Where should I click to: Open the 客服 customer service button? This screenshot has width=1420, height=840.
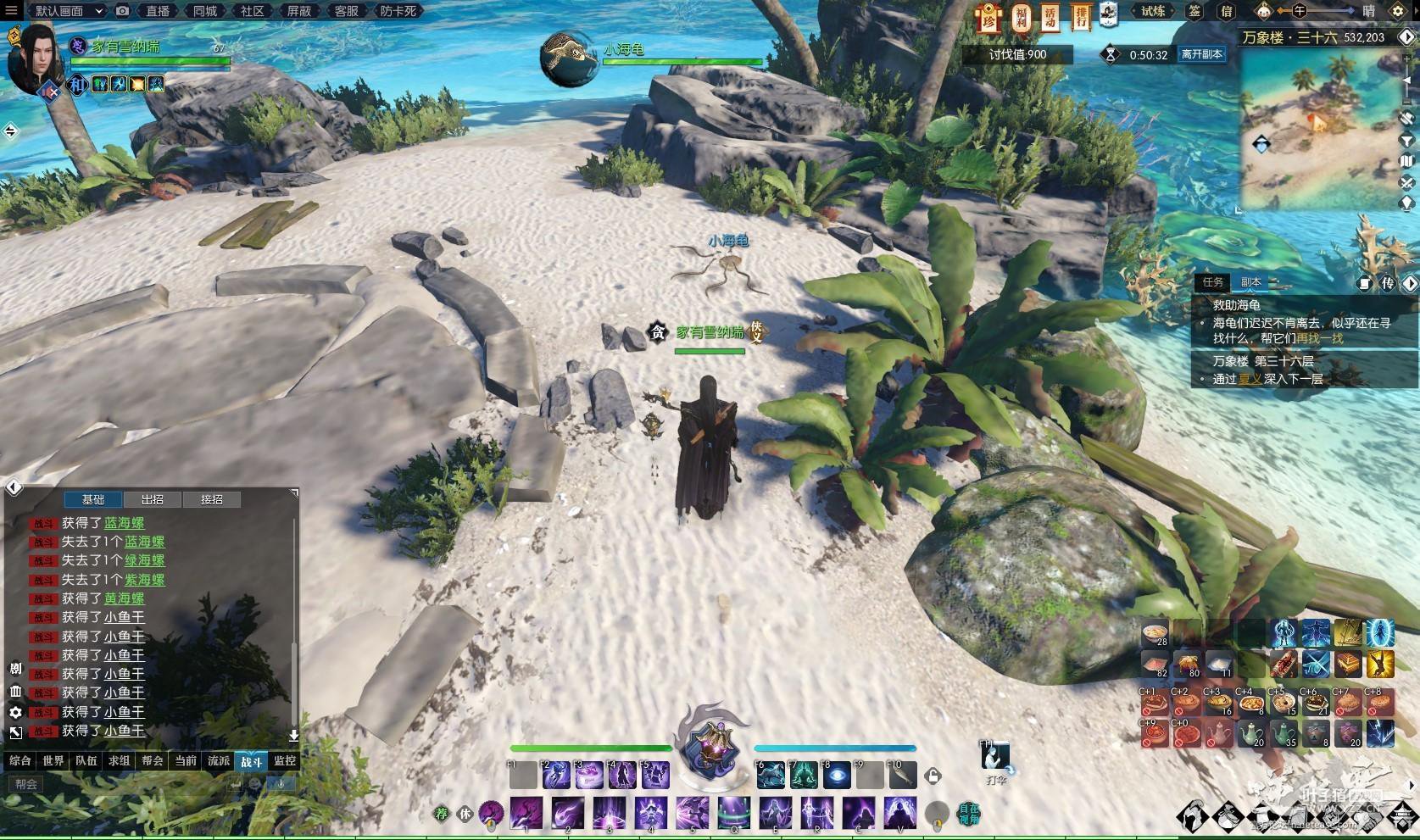pyautogui.click(x=346, y=11)
